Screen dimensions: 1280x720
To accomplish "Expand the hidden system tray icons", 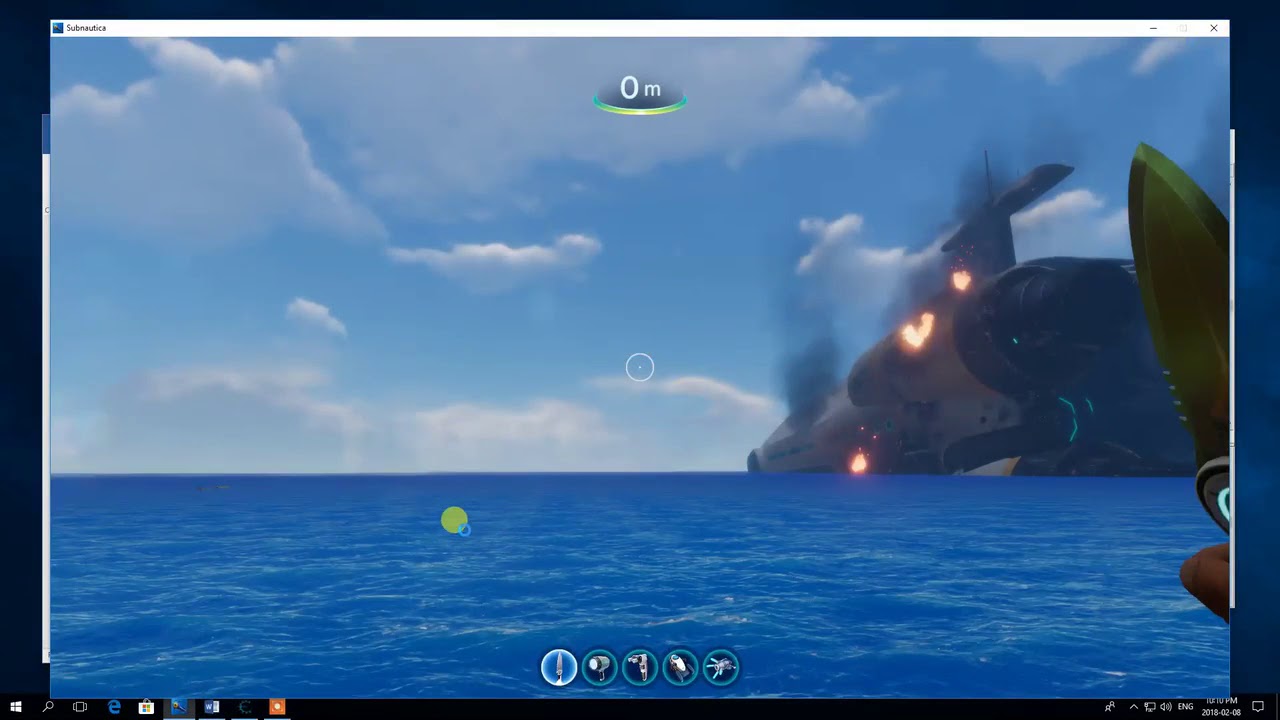I will (1133, 707).
